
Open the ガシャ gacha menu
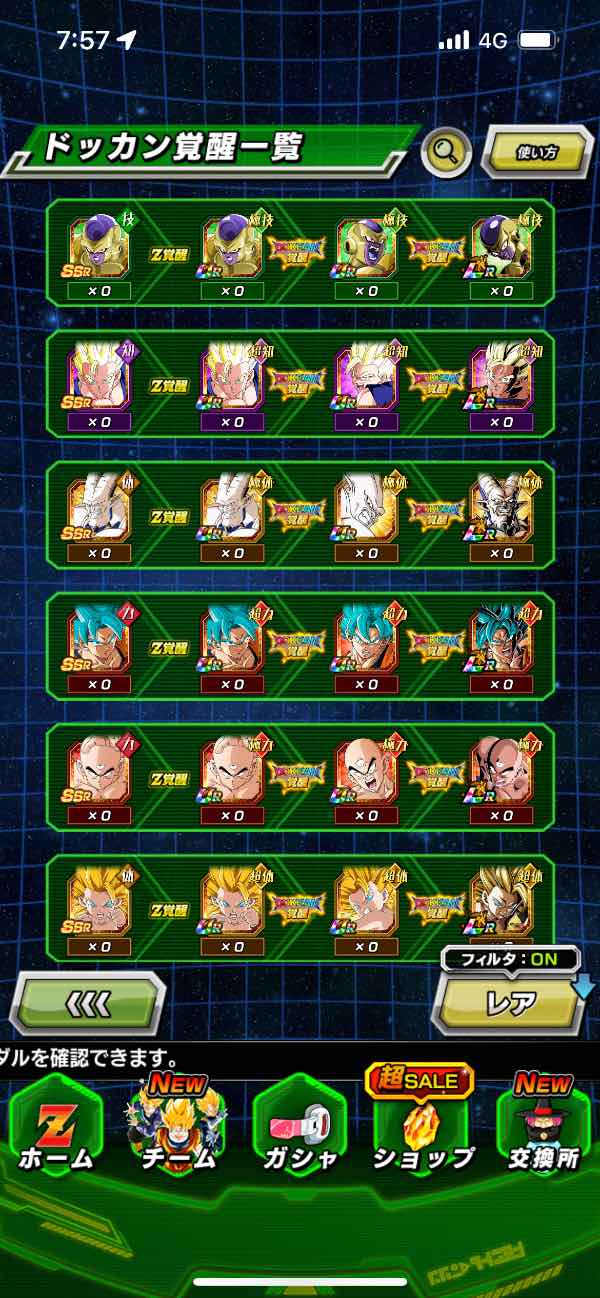tap(299, 1128)
